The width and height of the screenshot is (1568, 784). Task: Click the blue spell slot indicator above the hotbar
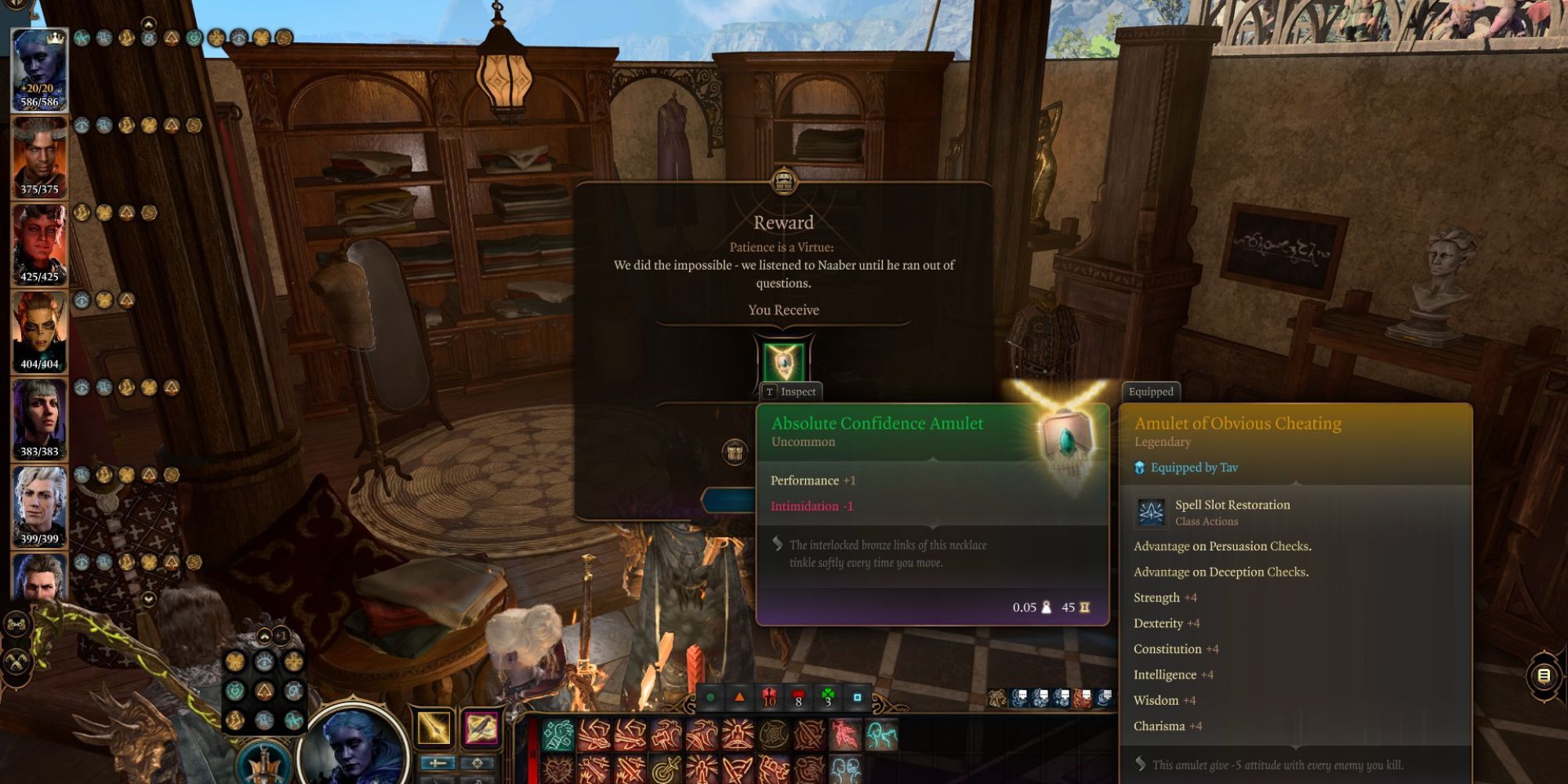857,698
